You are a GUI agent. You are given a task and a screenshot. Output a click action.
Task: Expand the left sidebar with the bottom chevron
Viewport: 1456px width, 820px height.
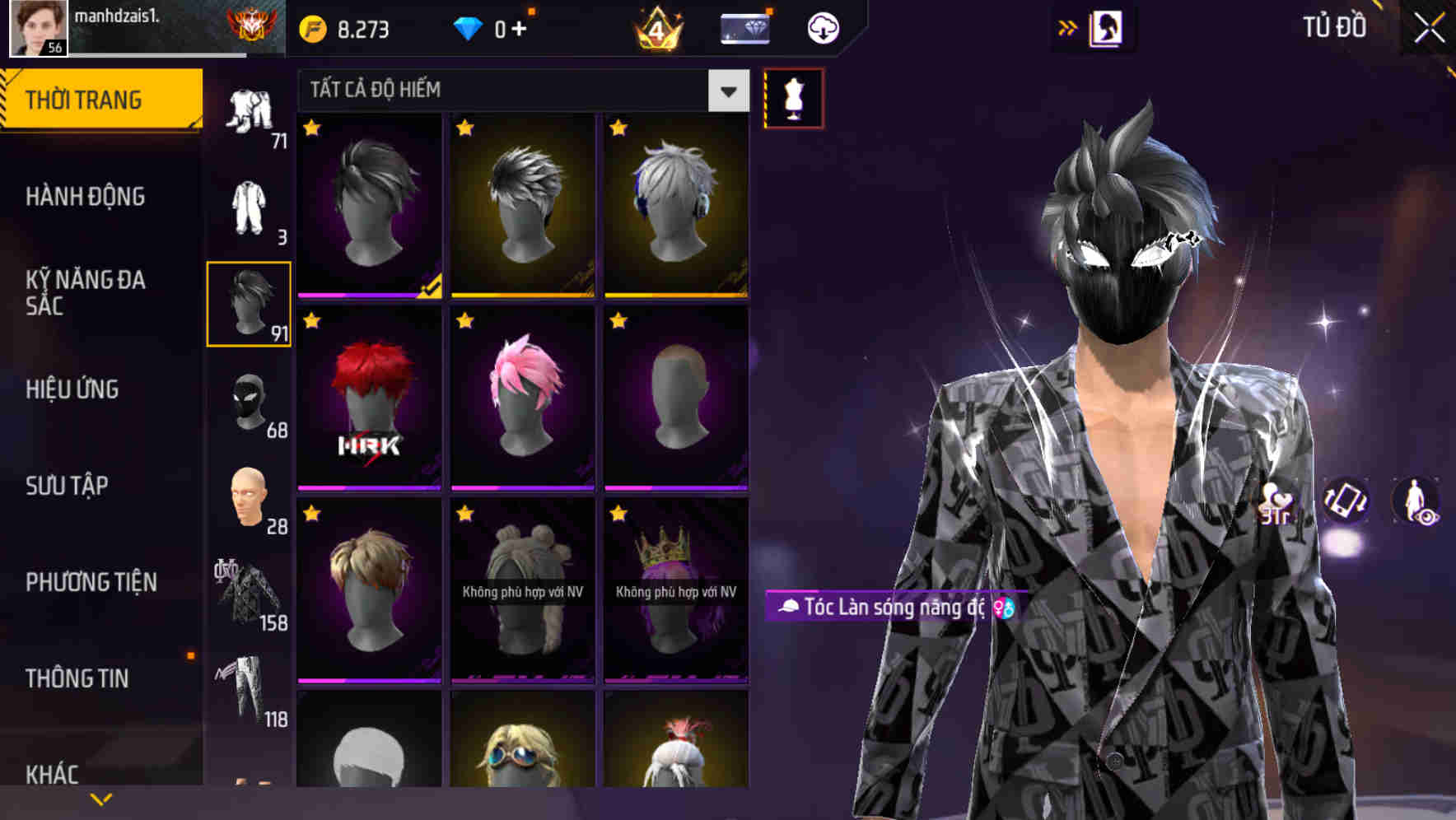(x=101, y=799)
